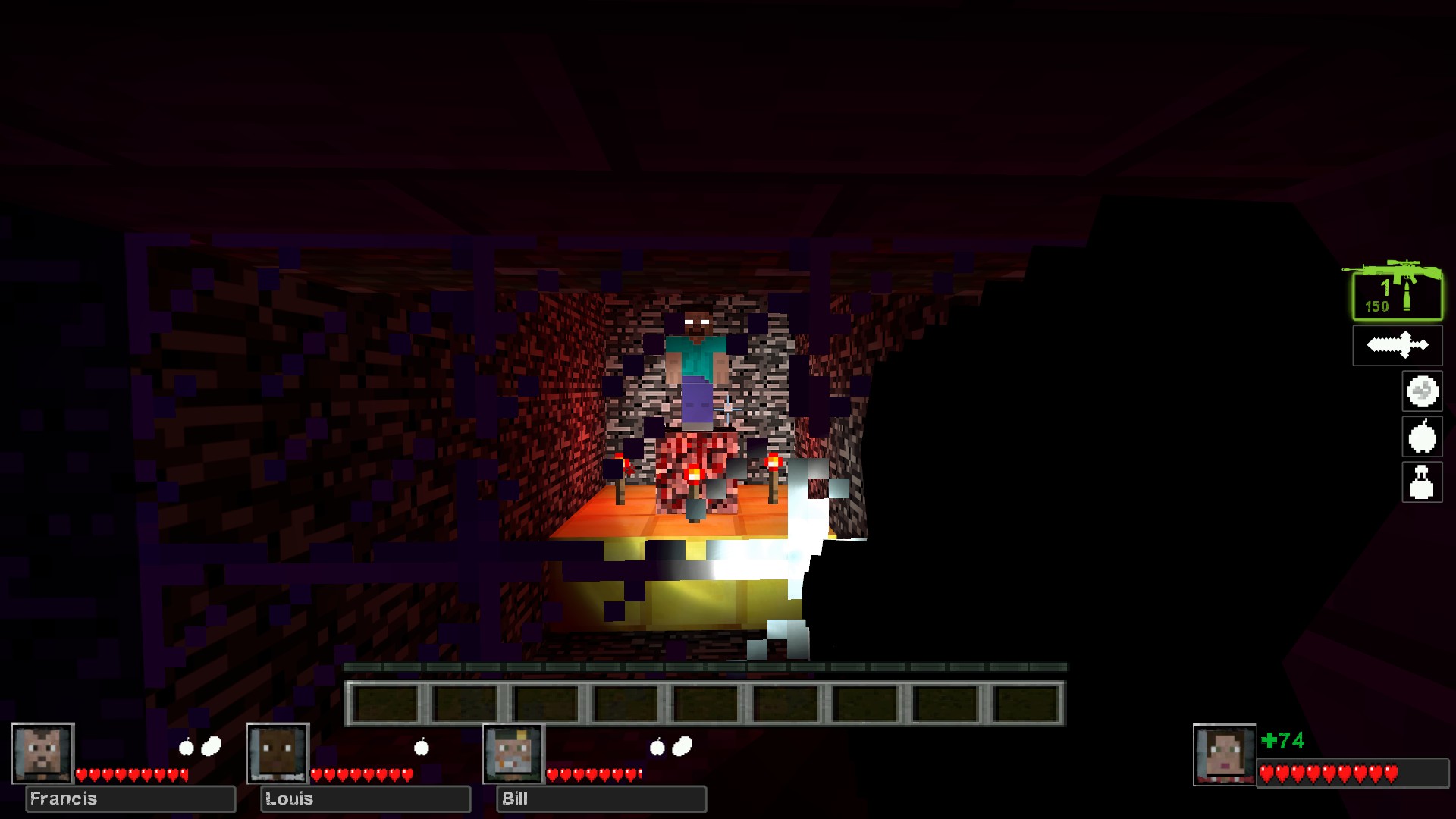Click Francis's teammate portrait
Viewport: 1456px width, 819px height.
coord(43,753)
